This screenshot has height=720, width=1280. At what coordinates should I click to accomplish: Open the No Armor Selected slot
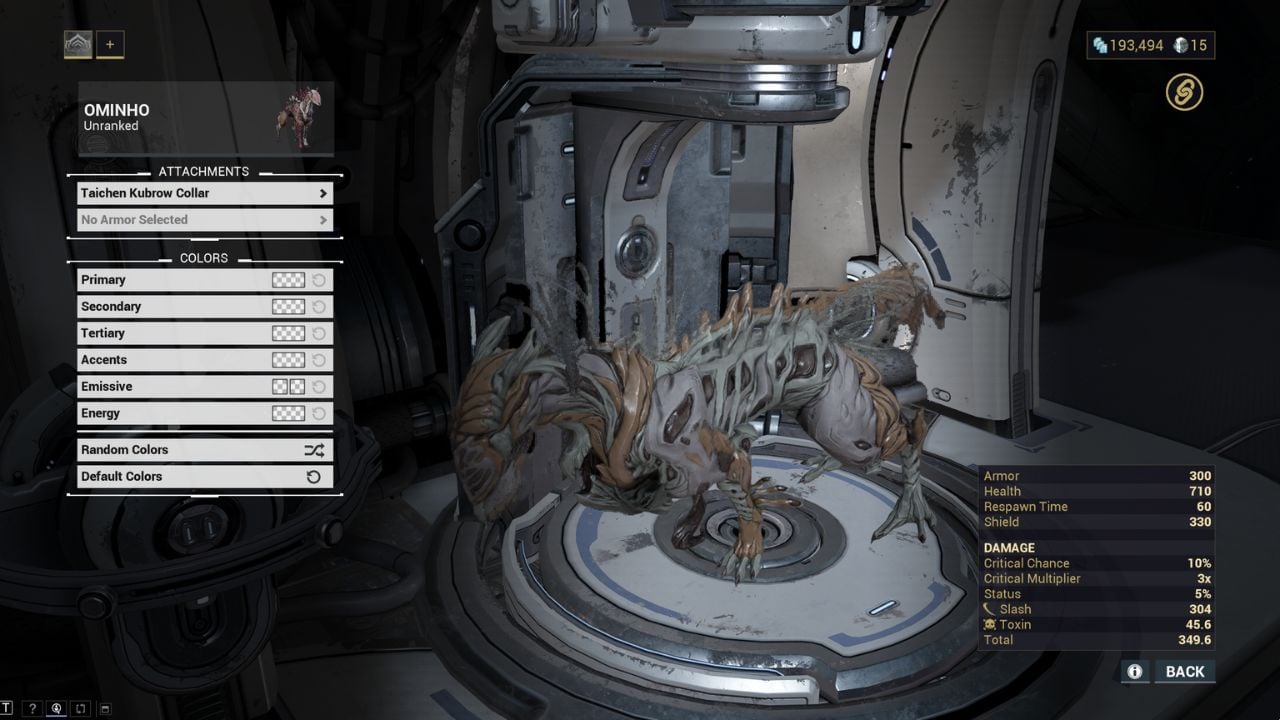click(x=204, y=219)
